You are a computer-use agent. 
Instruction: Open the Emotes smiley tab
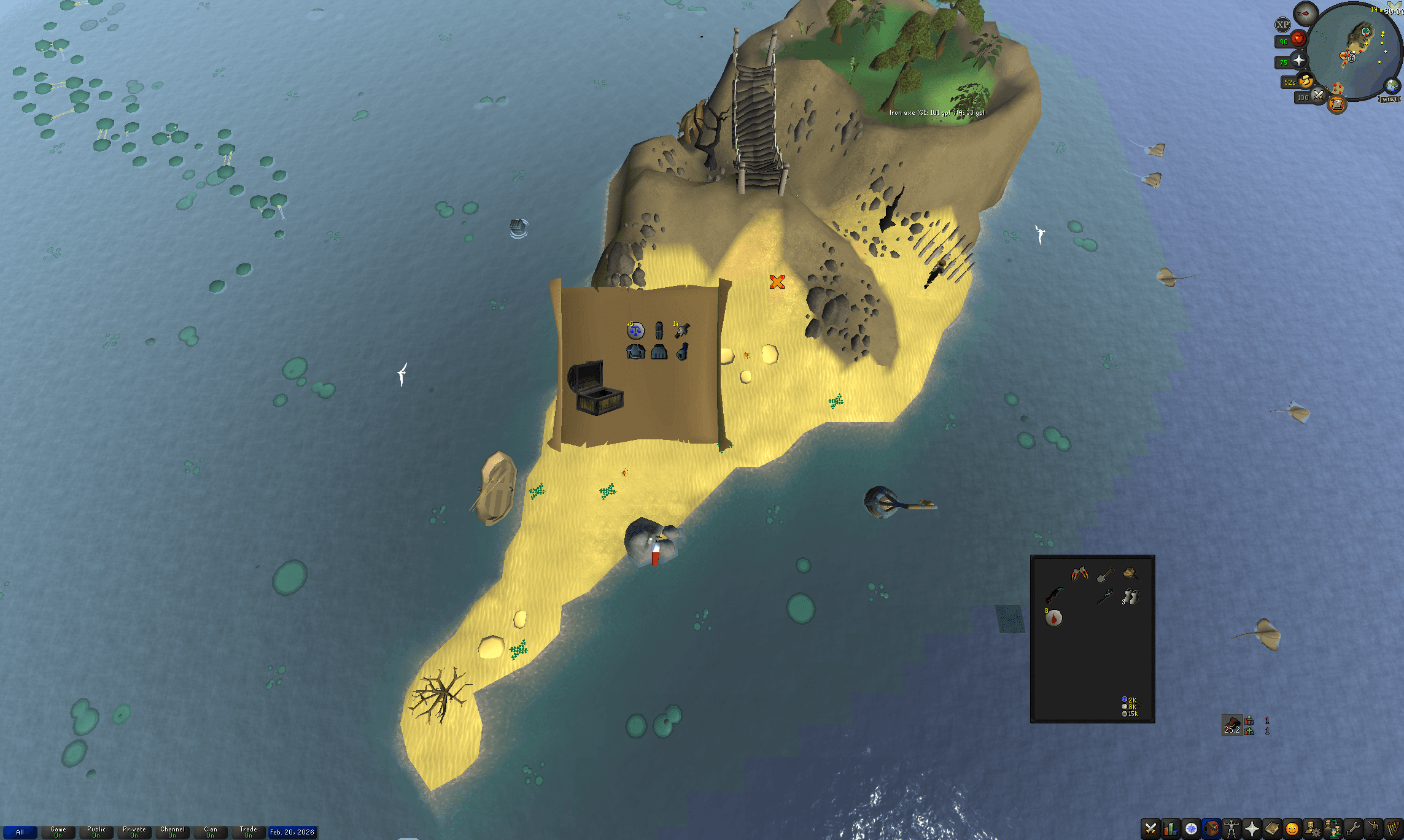point(1291,828)
